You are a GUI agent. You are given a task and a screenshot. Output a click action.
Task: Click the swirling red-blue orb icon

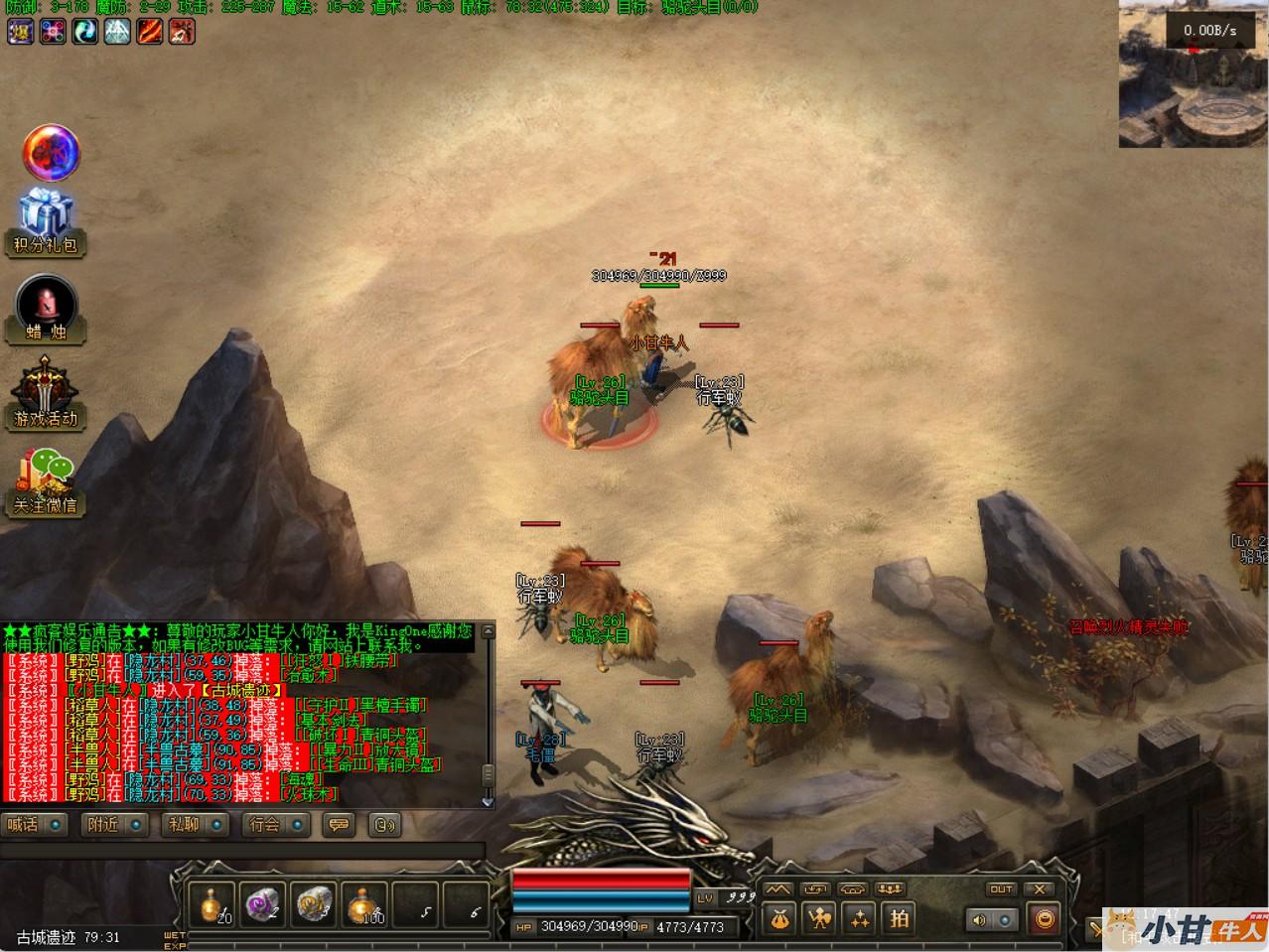point(50,152)
